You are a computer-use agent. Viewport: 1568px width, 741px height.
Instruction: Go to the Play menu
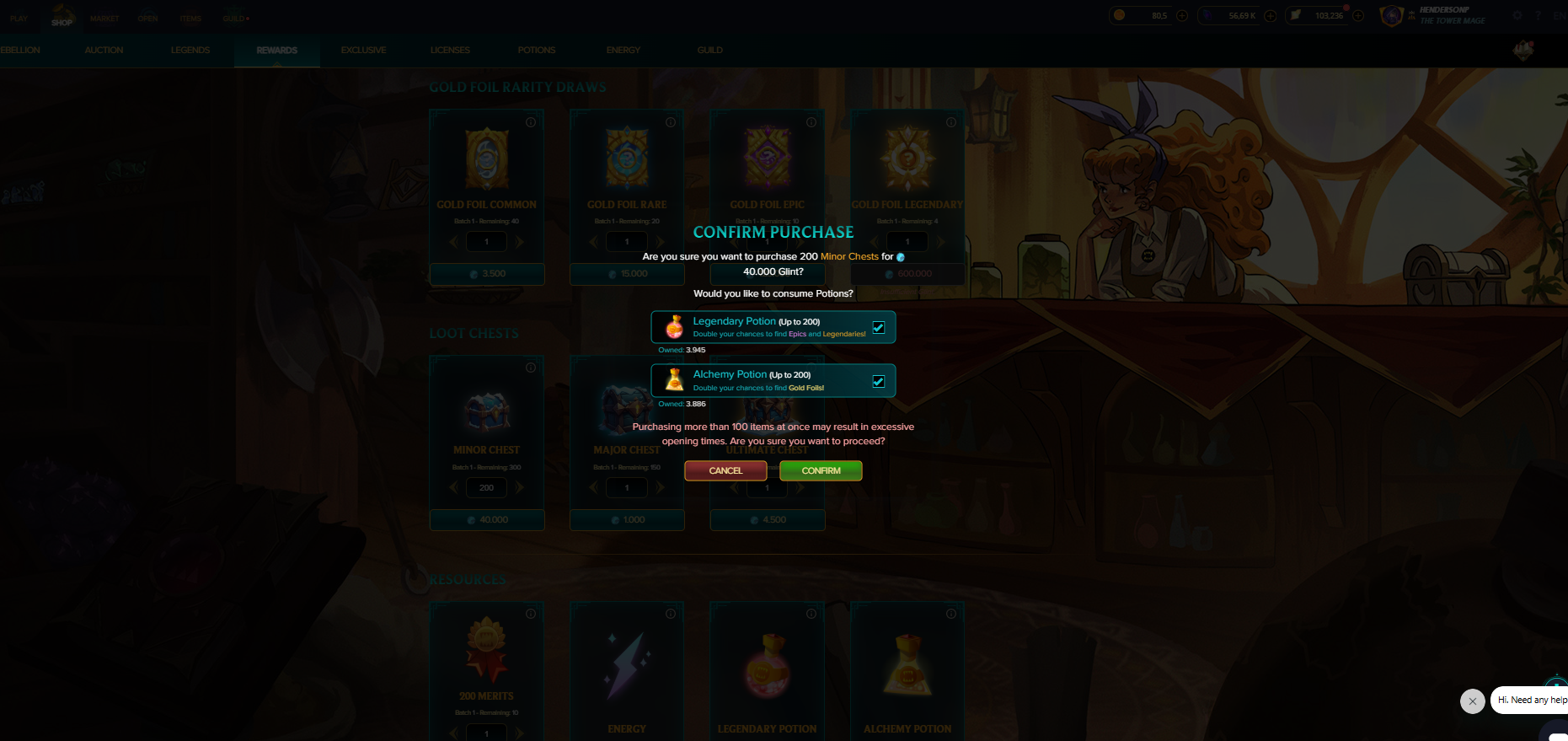click(19, 19)
